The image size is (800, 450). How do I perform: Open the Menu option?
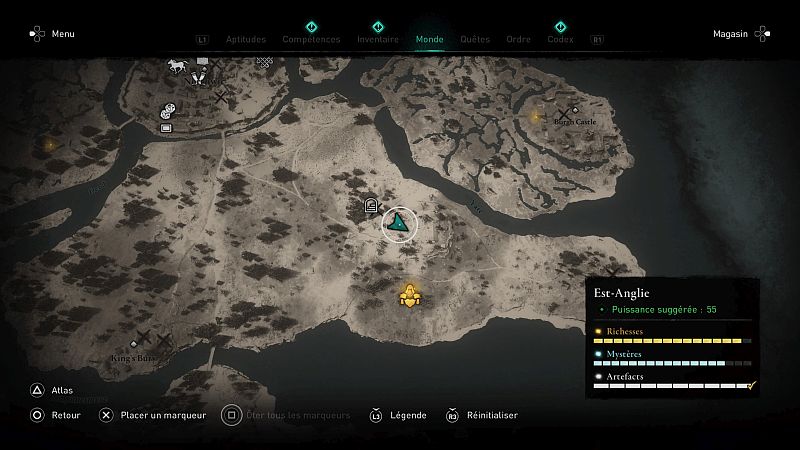pyautogui.click(x=52, y=34)
